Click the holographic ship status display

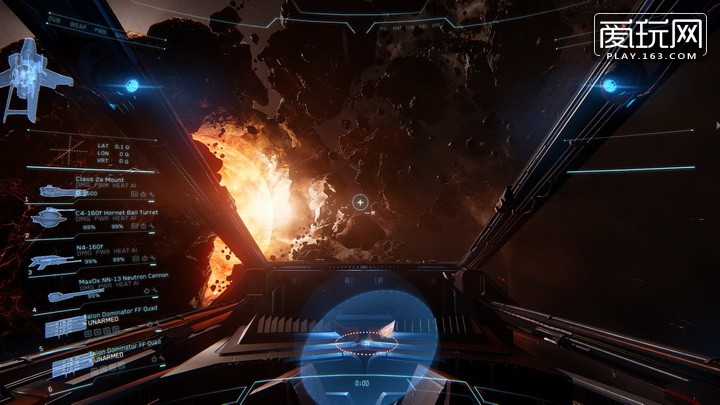(x=24, y=78)
